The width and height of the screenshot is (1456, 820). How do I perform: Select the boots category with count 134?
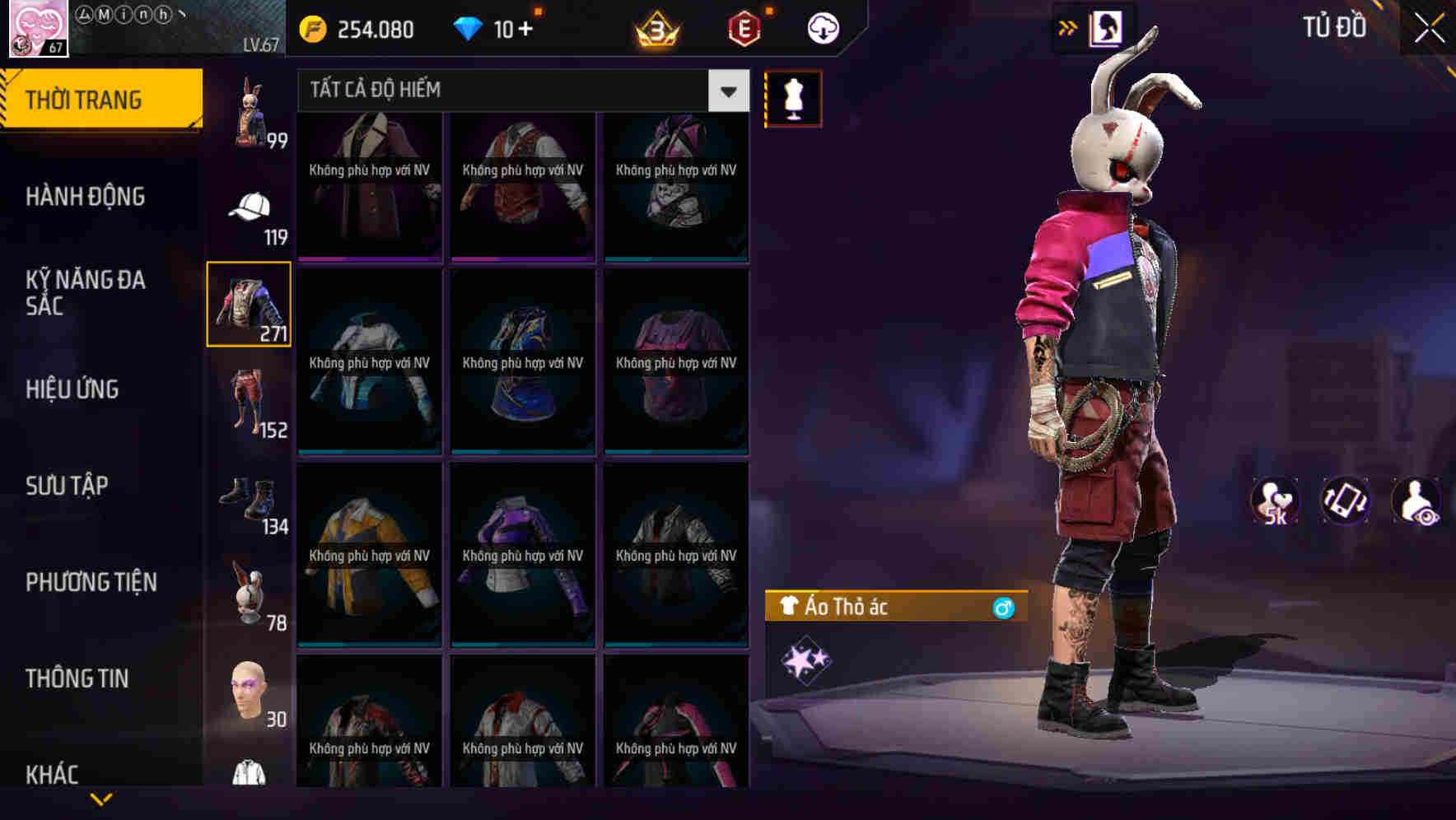pos(247,496)
